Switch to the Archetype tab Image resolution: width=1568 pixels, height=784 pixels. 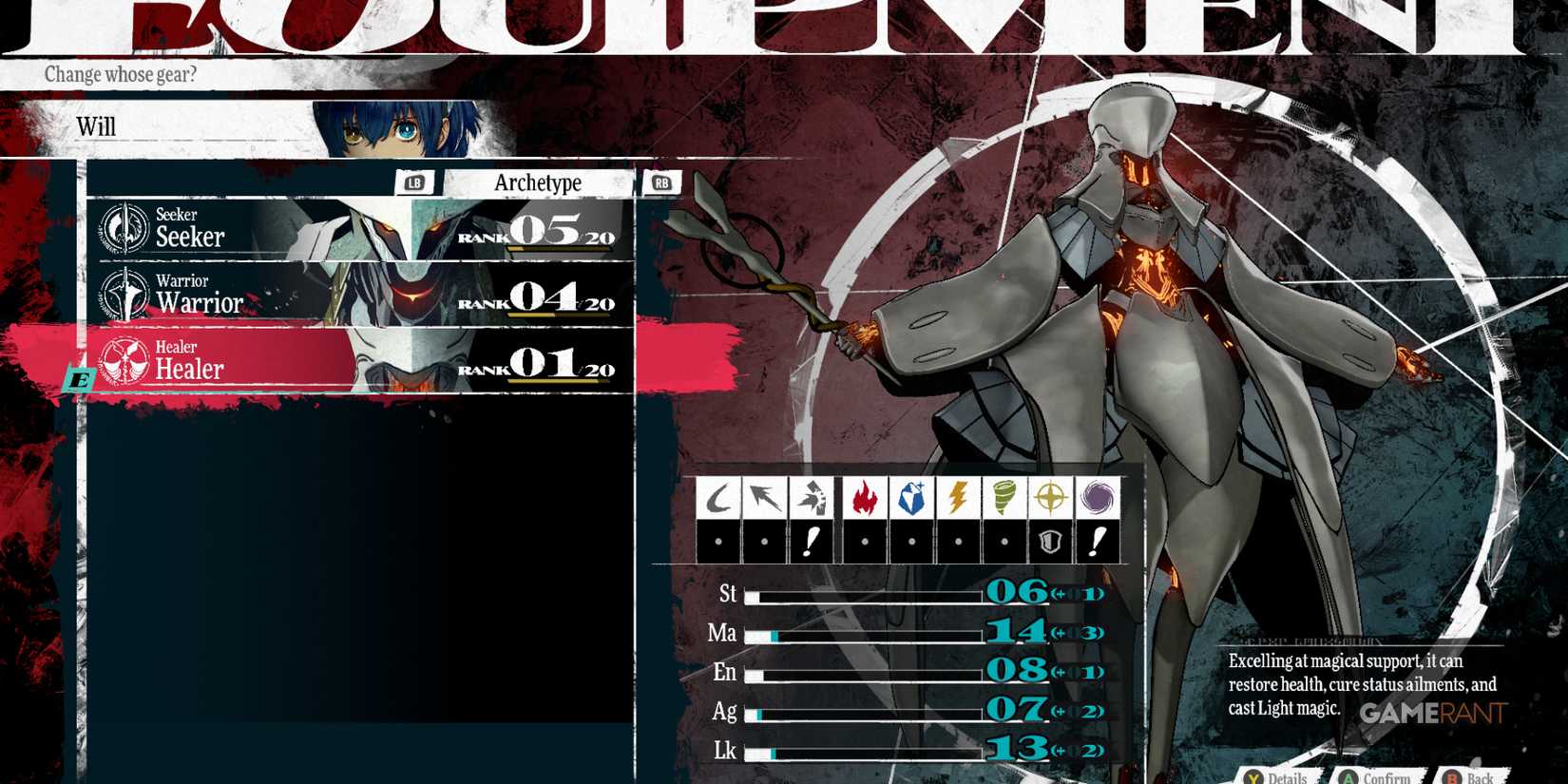click(x=538, y=182)
